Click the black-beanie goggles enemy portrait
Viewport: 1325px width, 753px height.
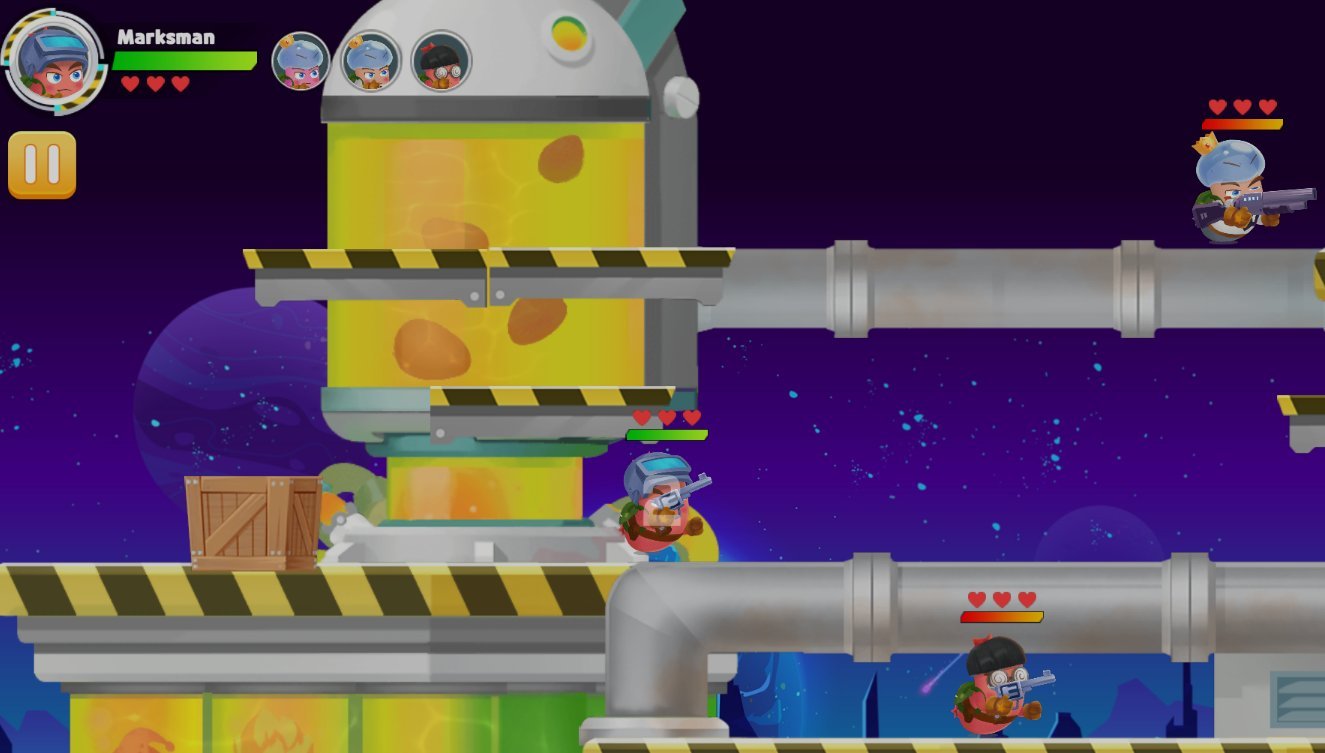point(441,62)
